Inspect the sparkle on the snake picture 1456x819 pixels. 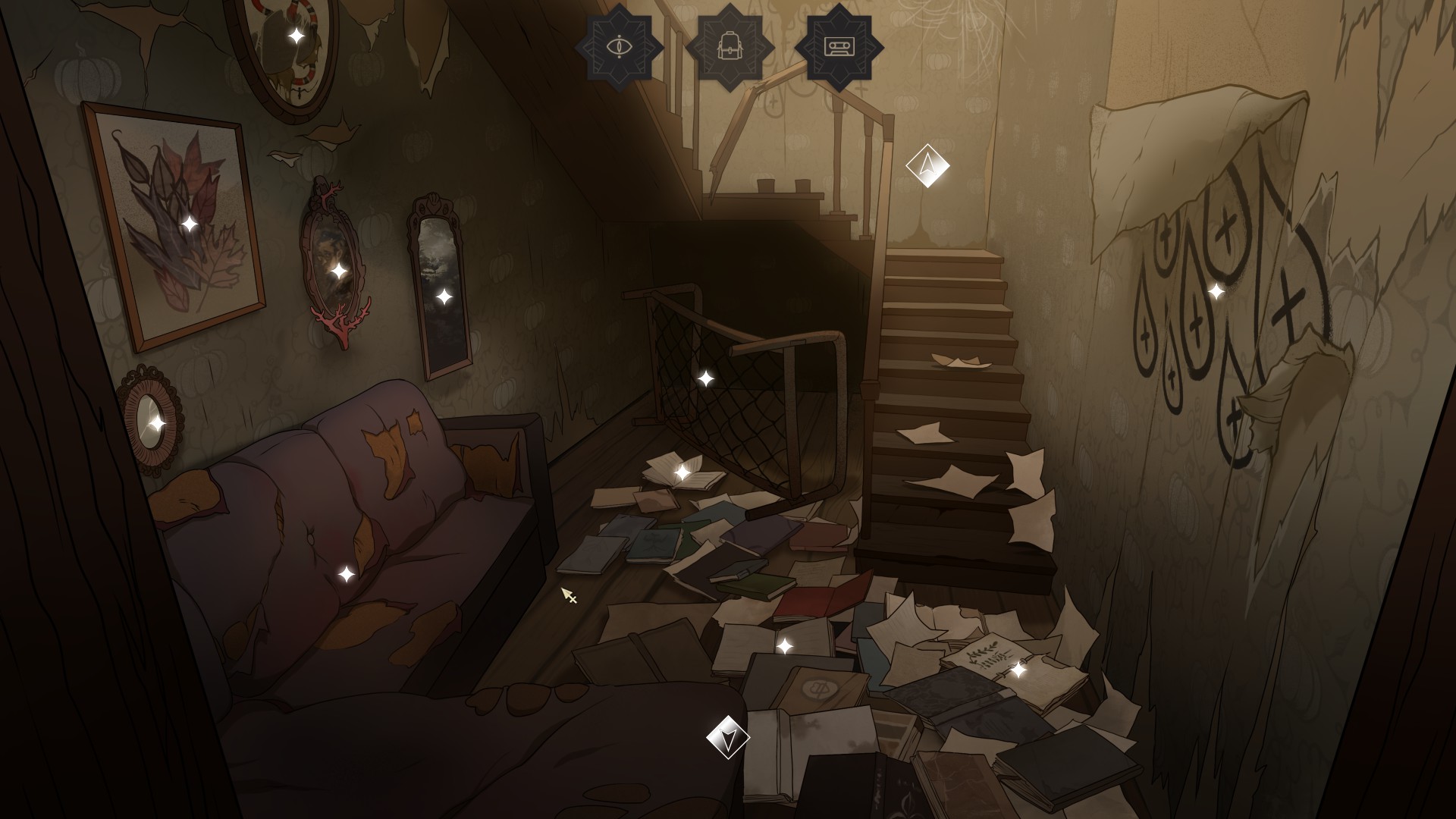point(297,36)
